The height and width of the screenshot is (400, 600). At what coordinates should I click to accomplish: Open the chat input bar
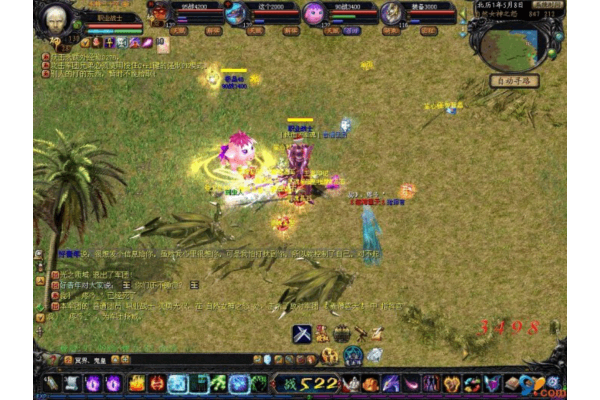click(150, 359)
